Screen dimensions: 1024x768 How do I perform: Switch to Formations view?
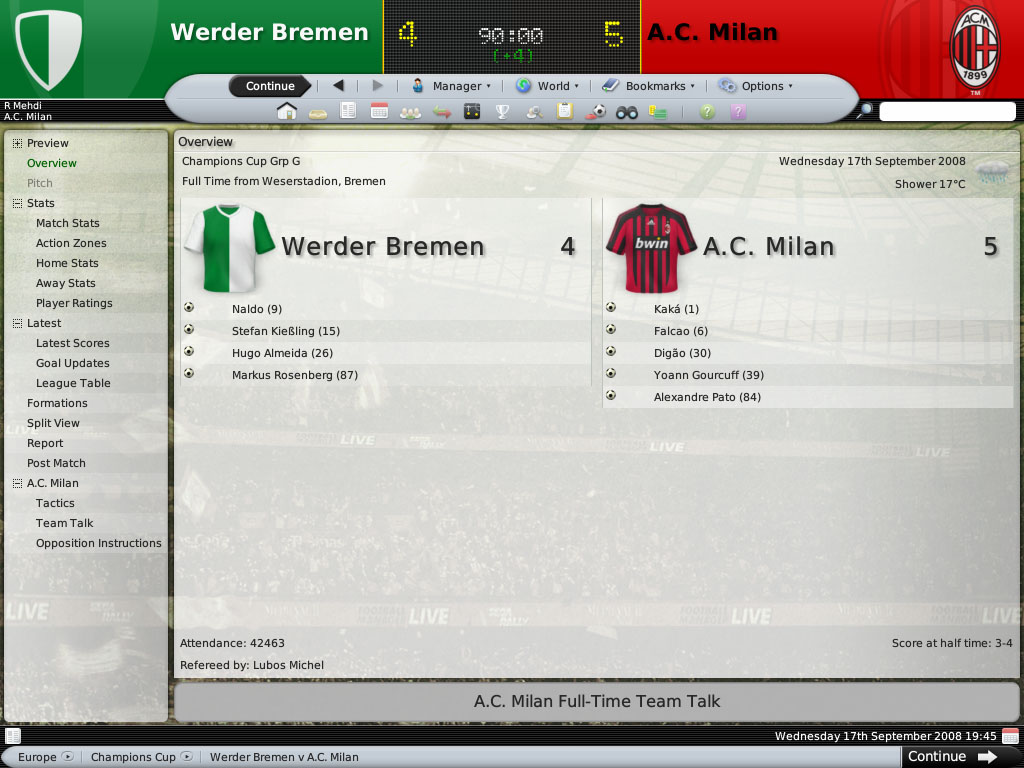(57, 403)
